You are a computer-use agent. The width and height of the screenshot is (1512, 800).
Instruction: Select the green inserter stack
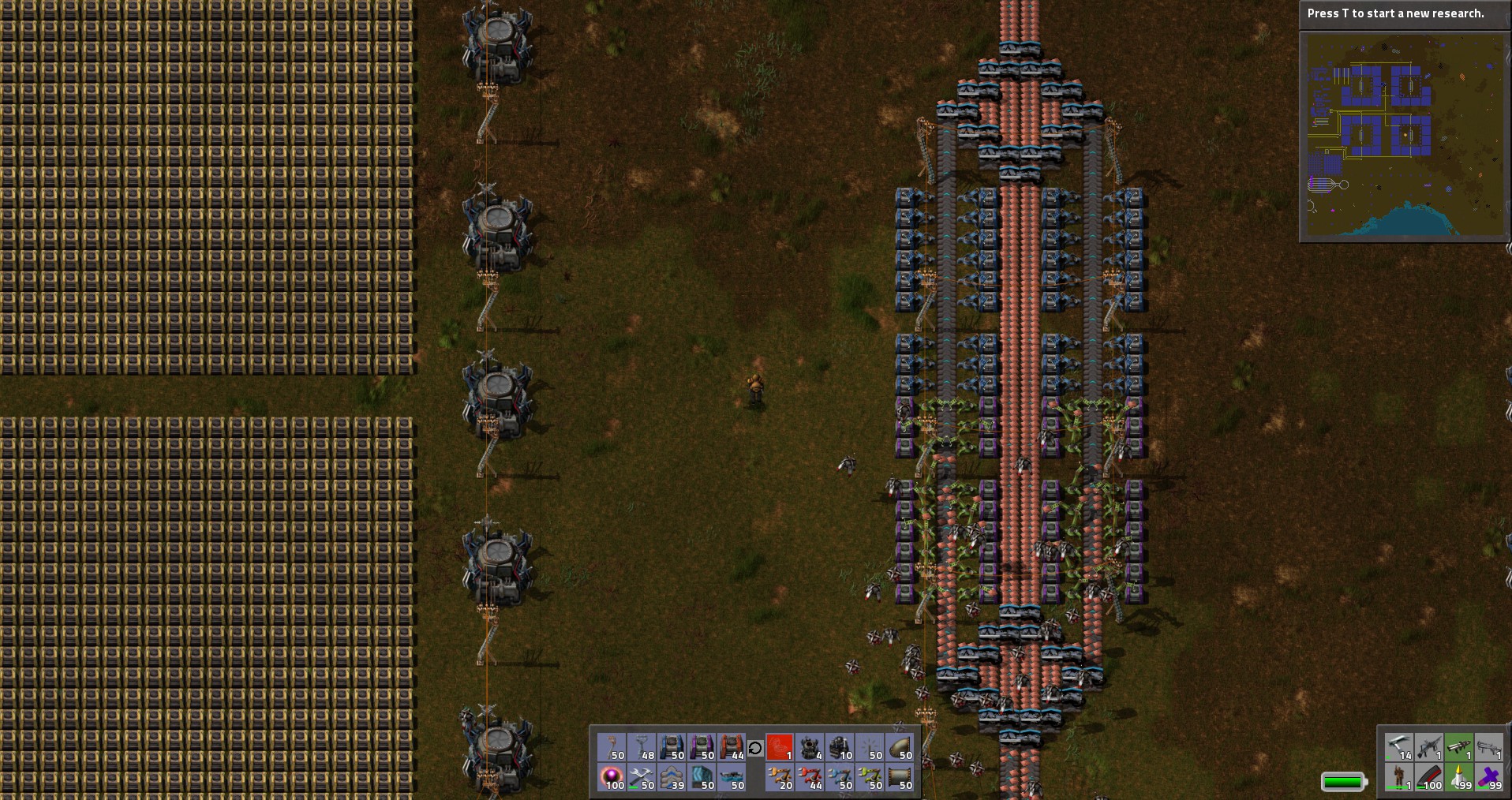click(870, 777)
